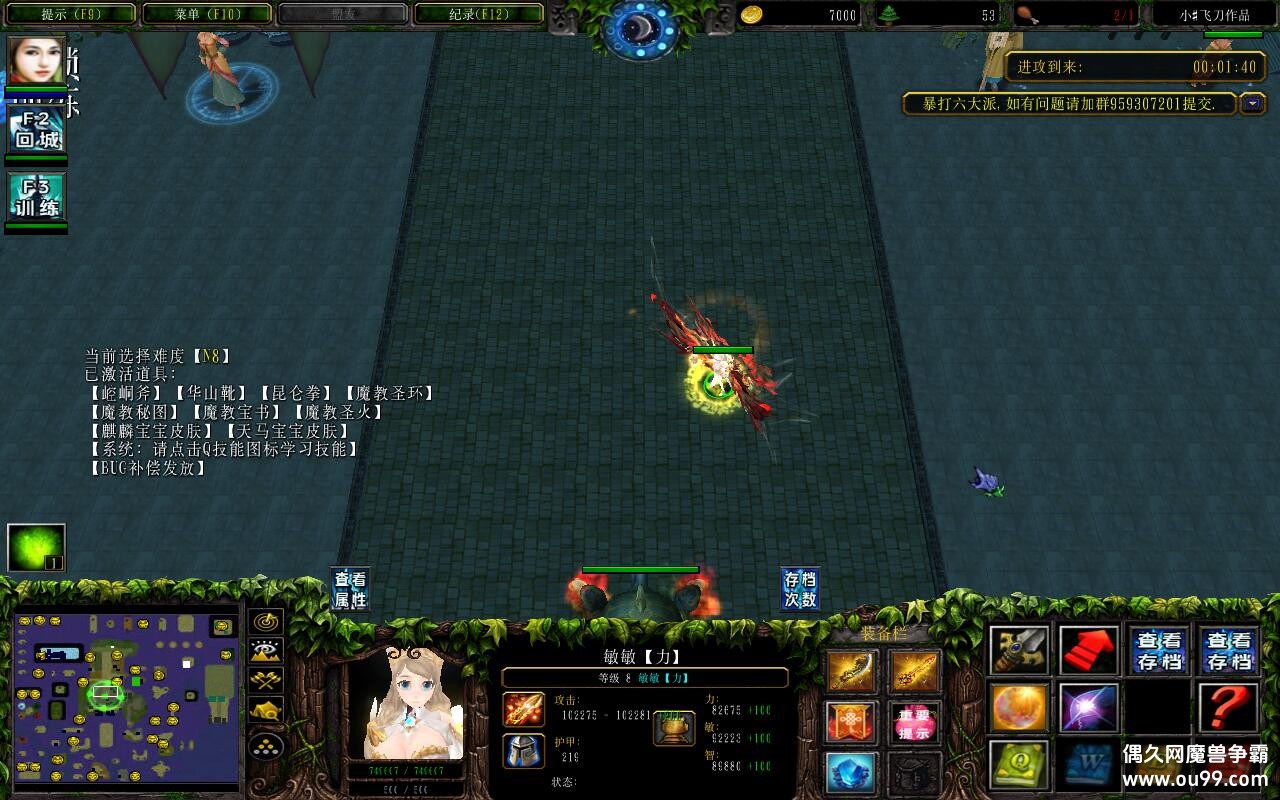Click the 存档次数 save count button

(x=800, y=590)
